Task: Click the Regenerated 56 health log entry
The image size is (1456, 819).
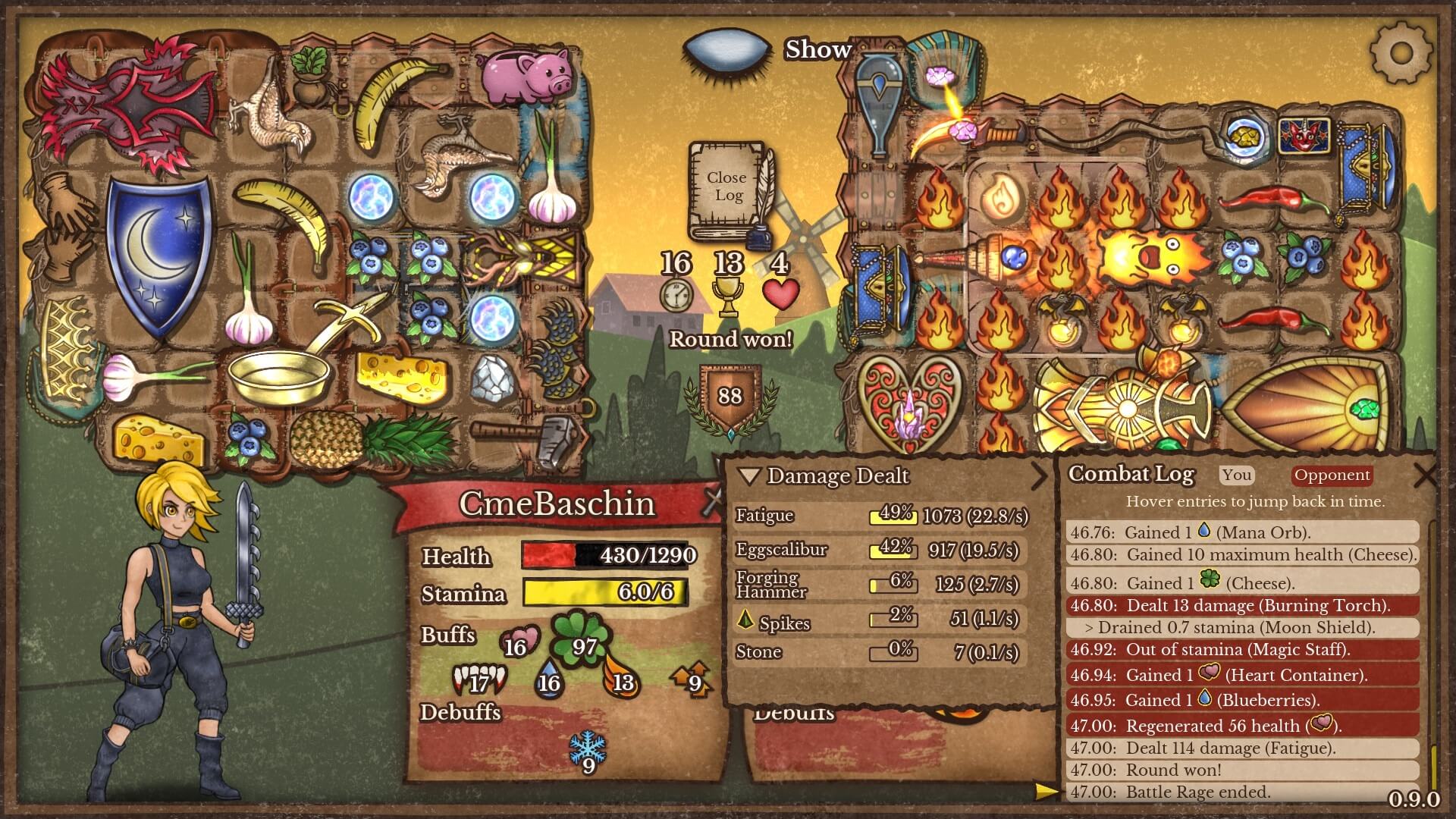Action: click(1241, 726)
